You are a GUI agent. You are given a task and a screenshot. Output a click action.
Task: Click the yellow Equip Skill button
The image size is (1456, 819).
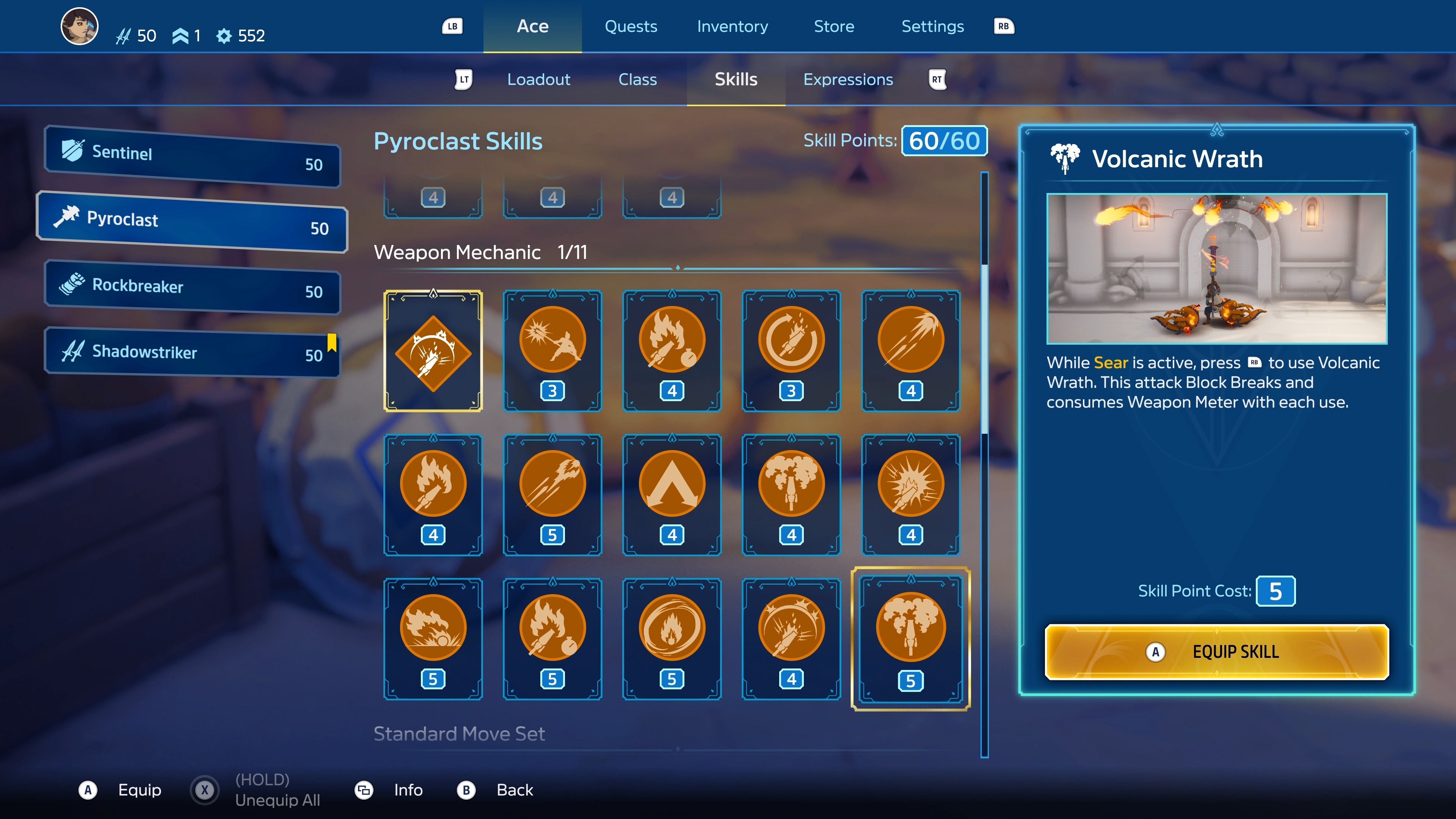click(x=1216, y=652)
